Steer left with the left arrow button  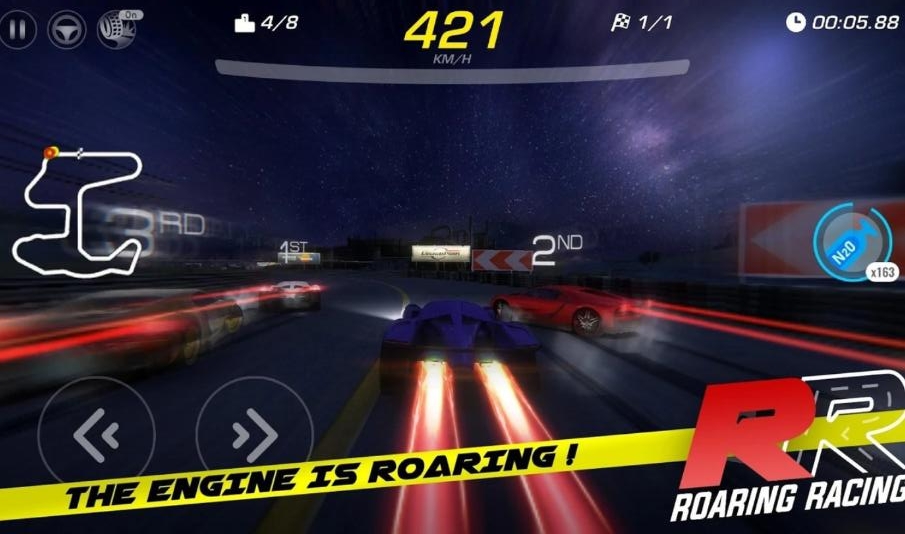(97, 434)
